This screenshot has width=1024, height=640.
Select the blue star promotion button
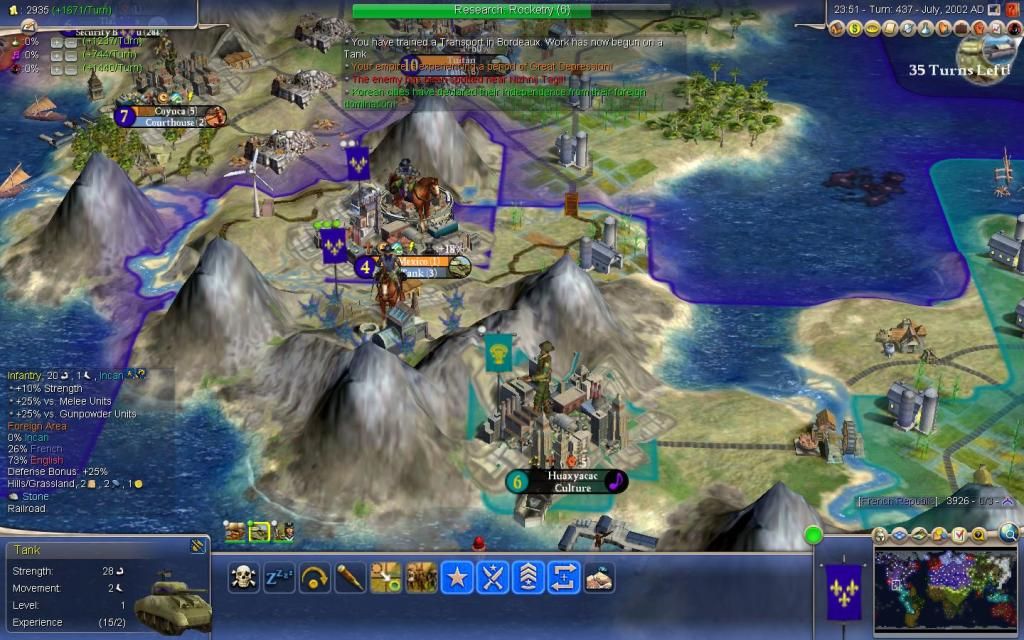(457, 577)
